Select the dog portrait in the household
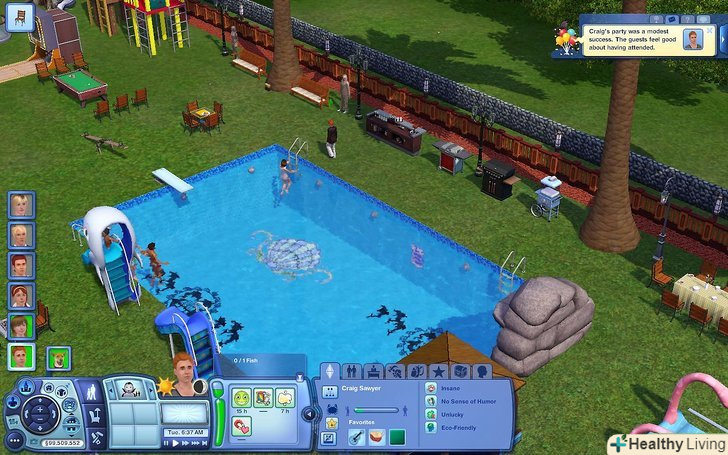 [x=58, y=357]
